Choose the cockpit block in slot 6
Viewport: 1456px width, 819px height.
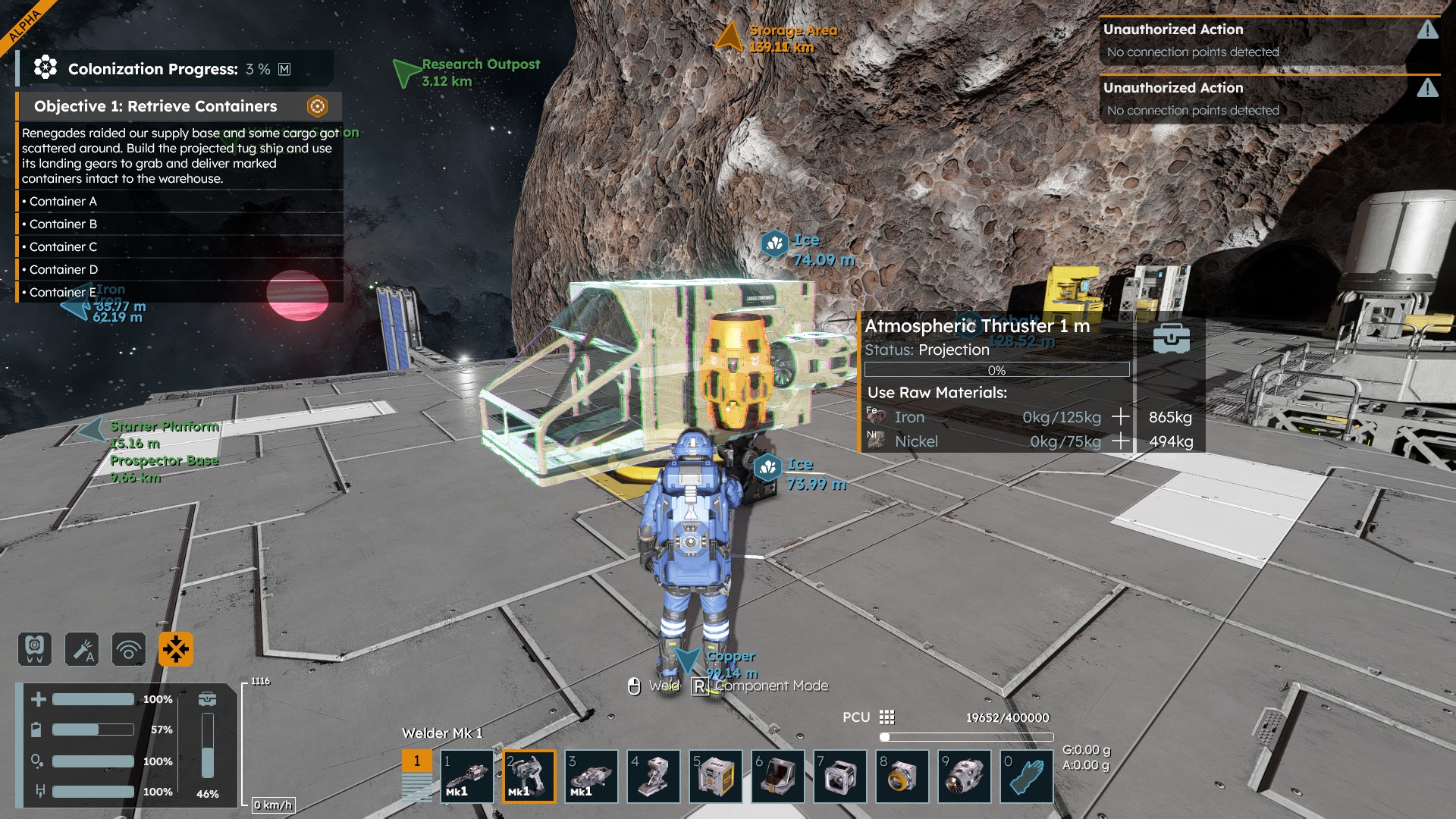pyautogui.click(x=778, y=776)
